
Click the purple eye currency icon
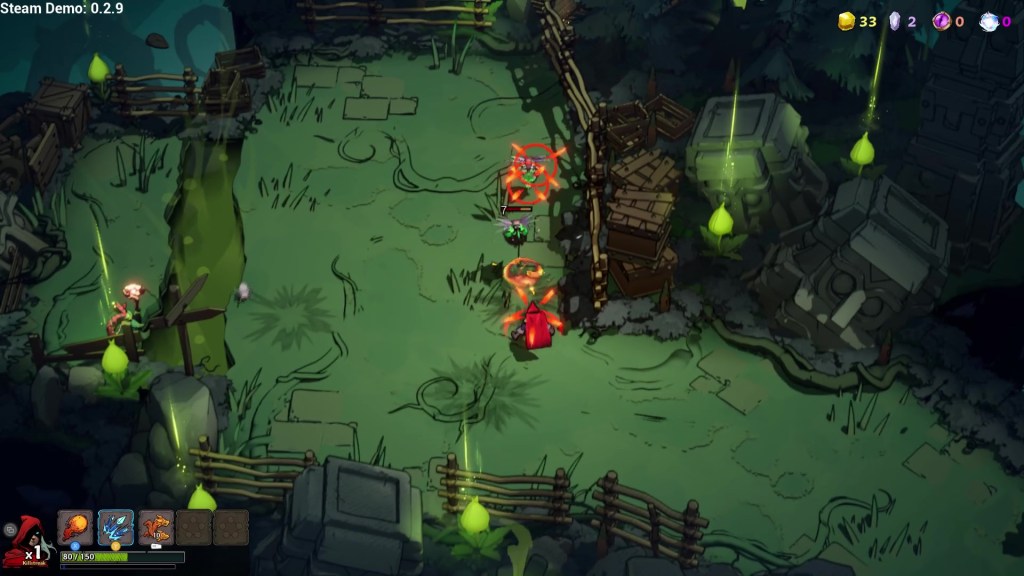(941, 21)
